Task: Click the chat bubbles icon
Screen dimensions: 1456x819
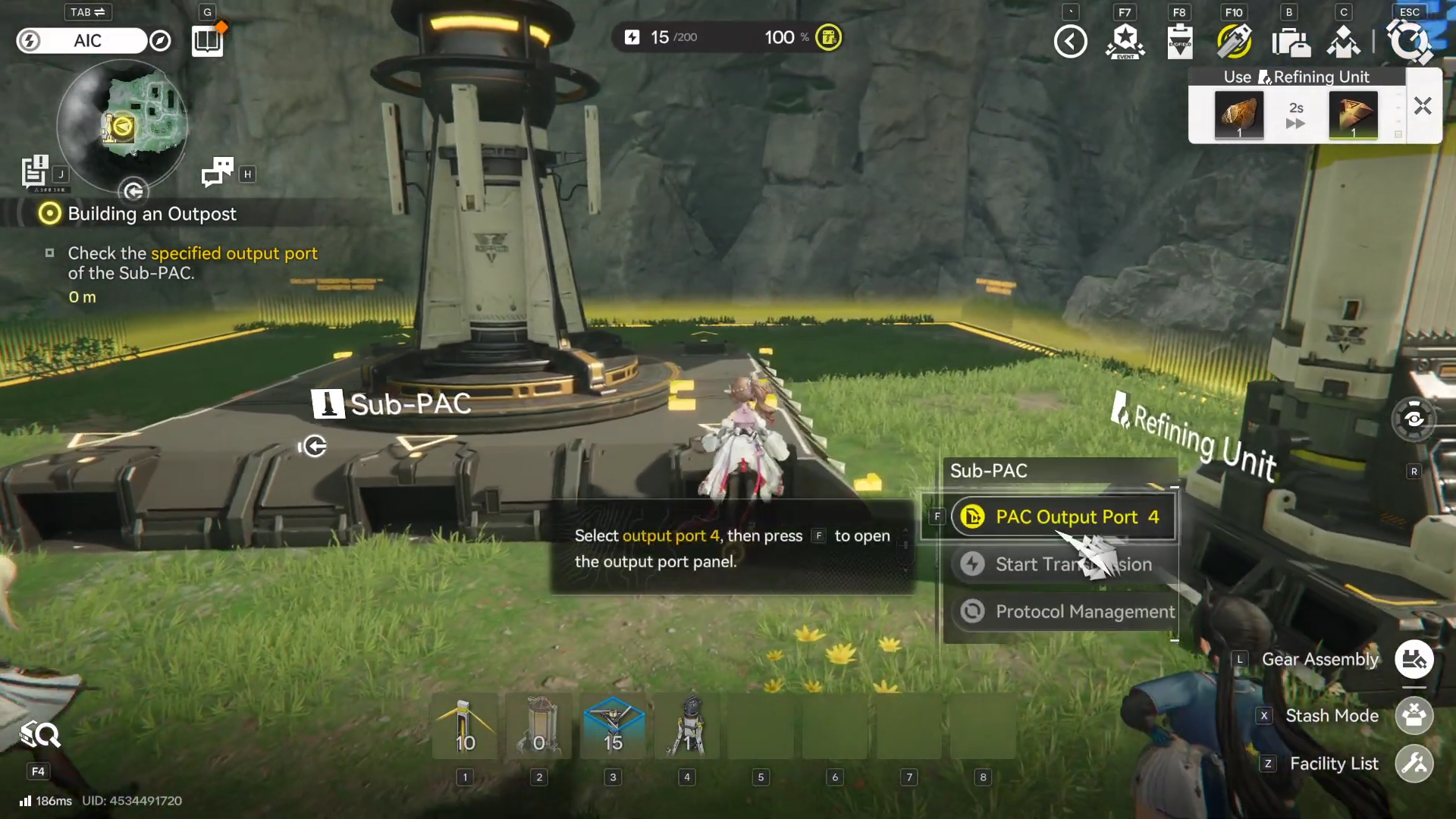Action: tap(218, 173)
